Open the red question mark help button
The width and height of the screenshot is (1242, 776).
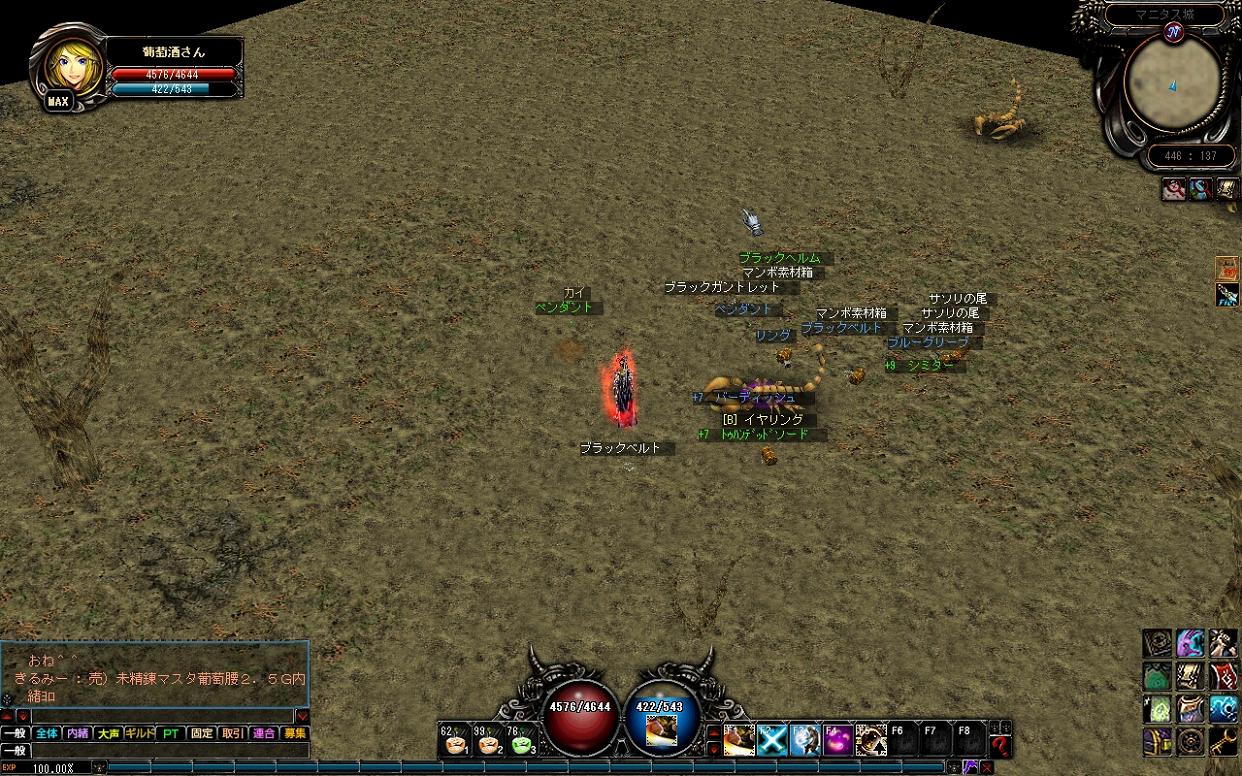(1000, 743)
